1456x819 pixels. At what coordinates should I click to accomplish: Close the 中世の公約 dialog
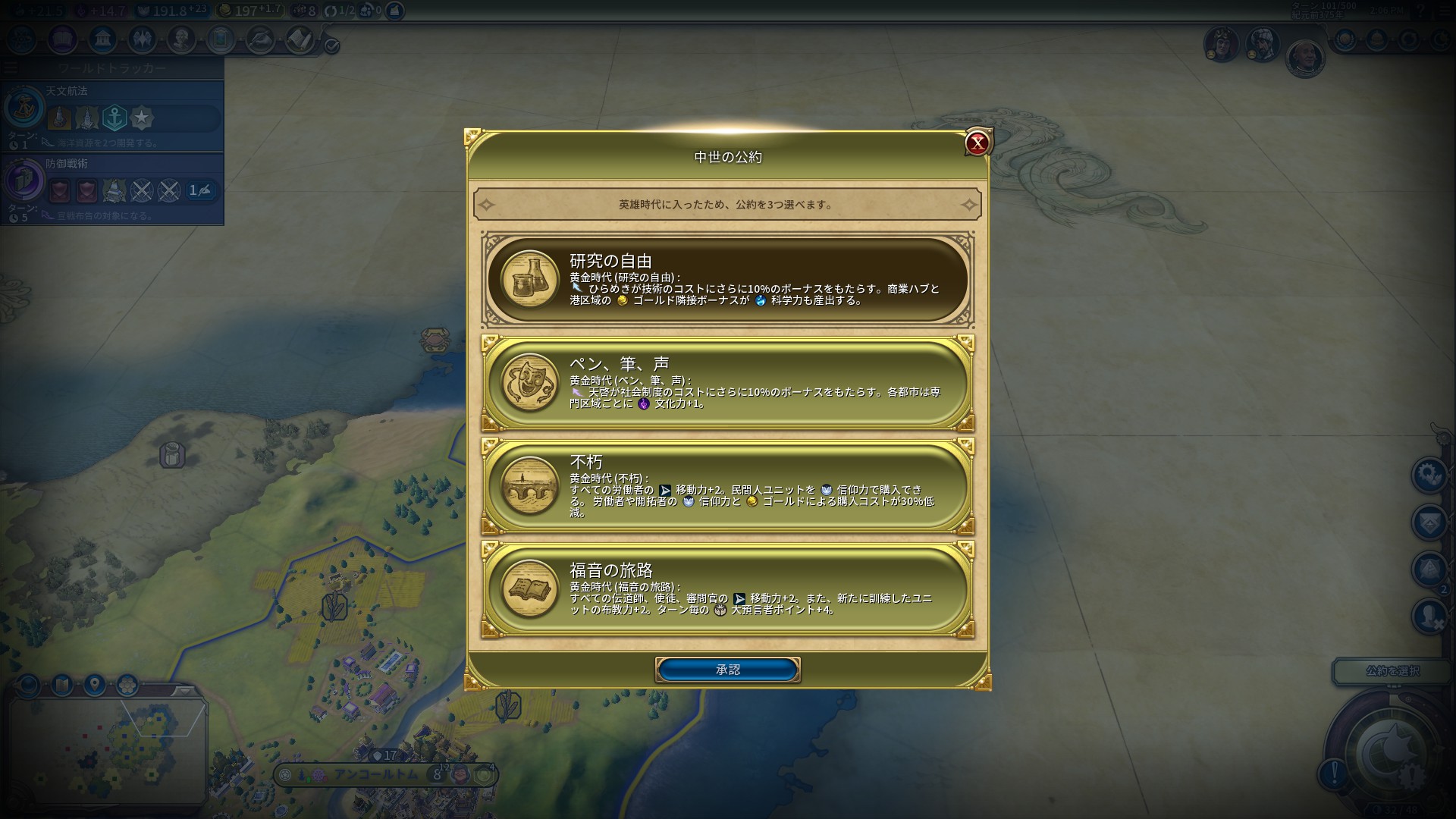[977, 143]
